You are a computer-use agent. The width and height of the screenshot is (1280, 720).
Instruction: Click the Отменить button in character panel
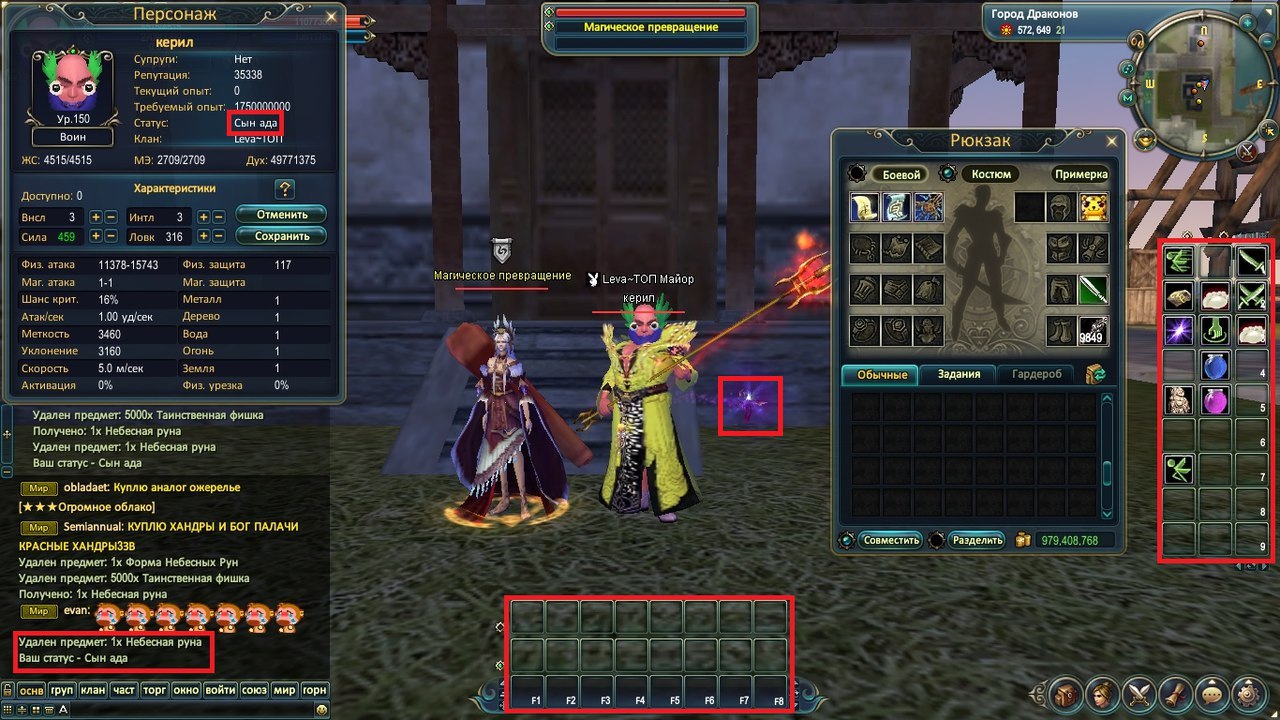[281, 215]
